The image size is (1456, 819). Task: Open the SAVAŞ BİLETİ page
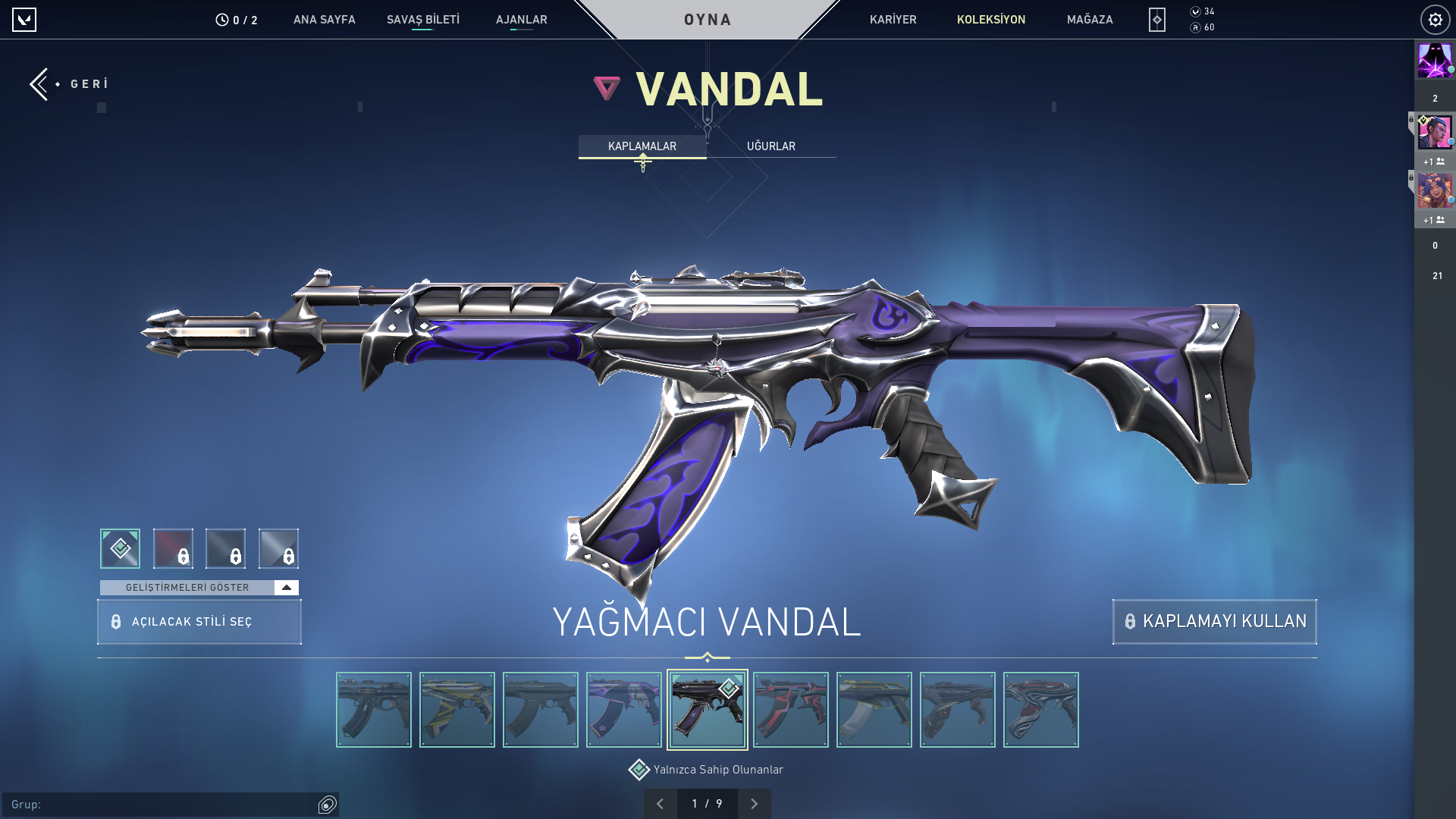point(422,20)
